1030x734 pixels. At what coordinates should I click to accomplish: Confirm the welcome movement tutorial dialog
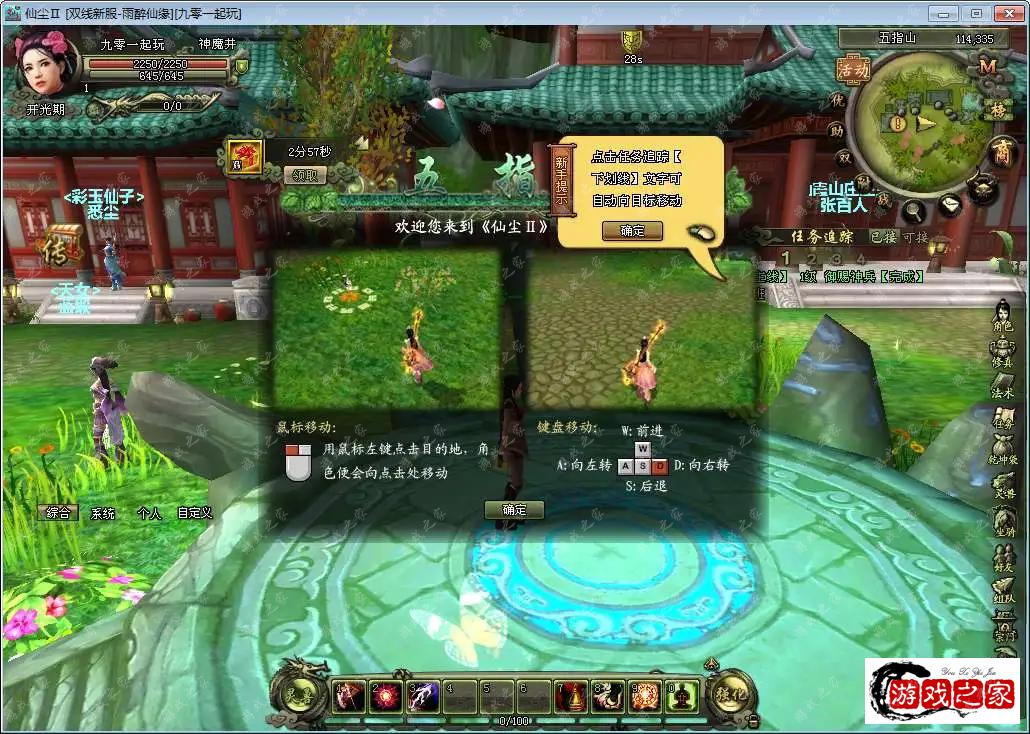coord(514,510)
